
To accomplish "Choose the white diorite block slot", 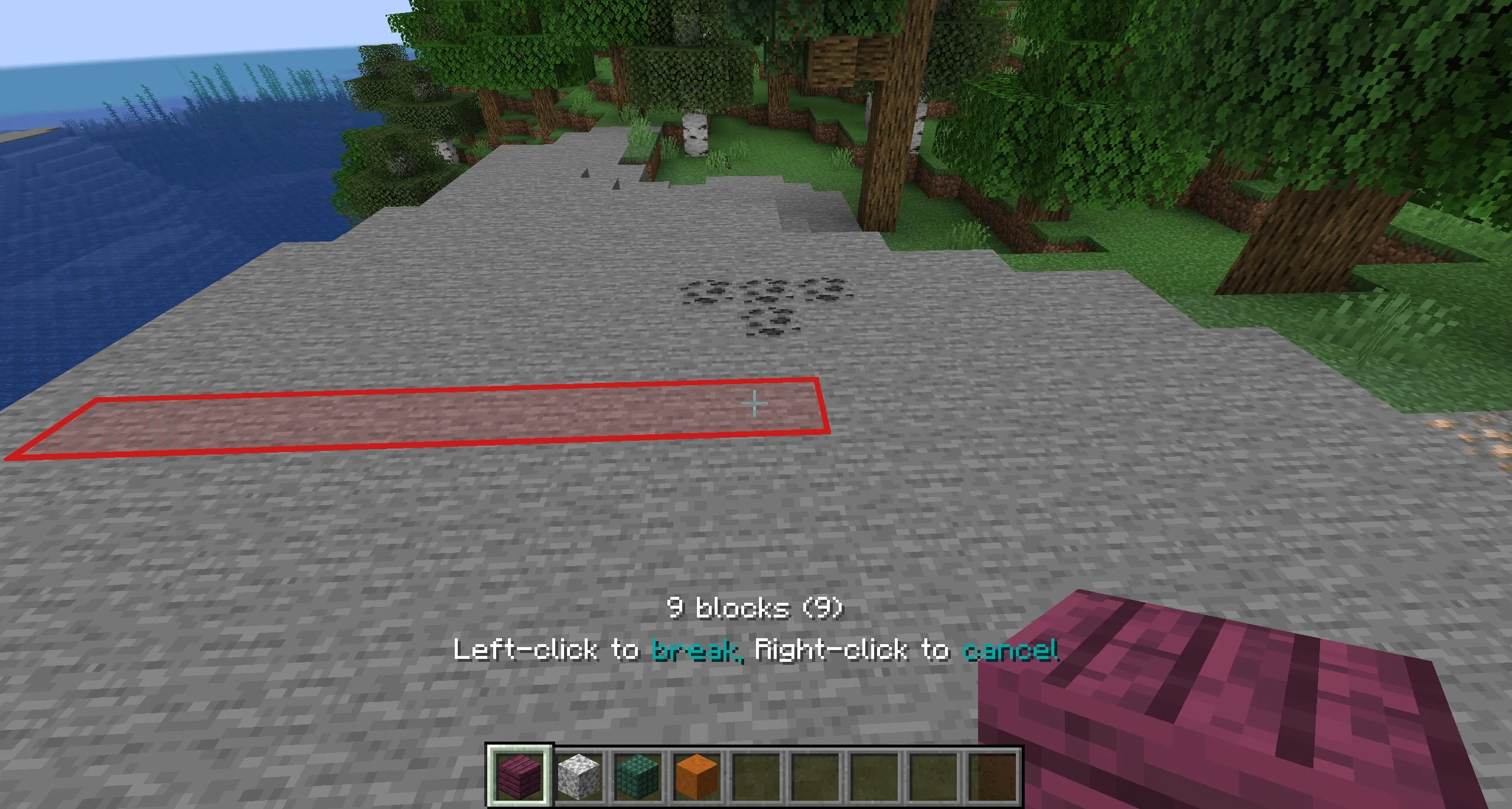I will [x=578, y=775].
